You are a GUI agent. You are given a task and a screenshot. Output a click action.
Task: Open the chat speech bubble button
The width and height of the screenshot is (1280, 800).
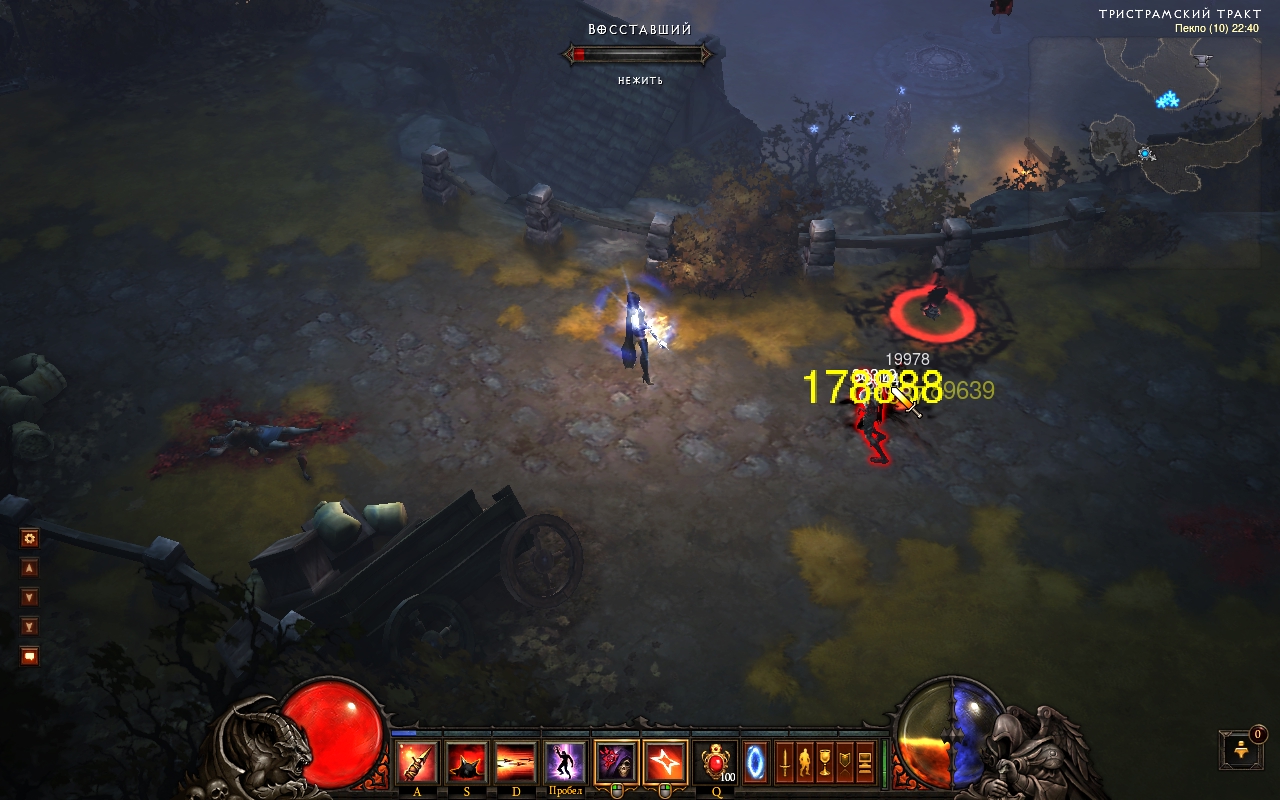coord(30,656)
